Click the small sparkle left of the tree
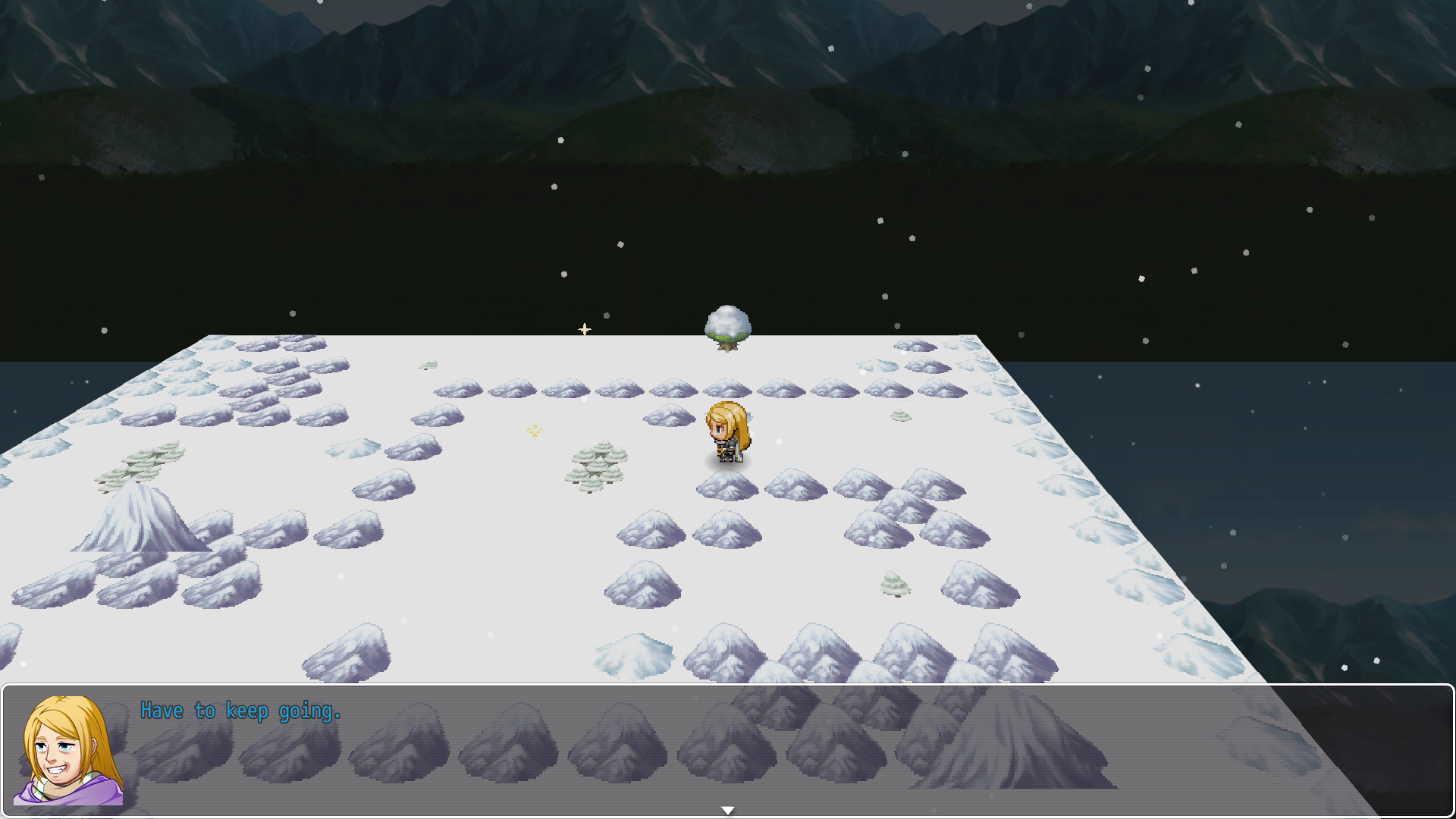Screen dimensions: 1456x819 pos(585,329)
